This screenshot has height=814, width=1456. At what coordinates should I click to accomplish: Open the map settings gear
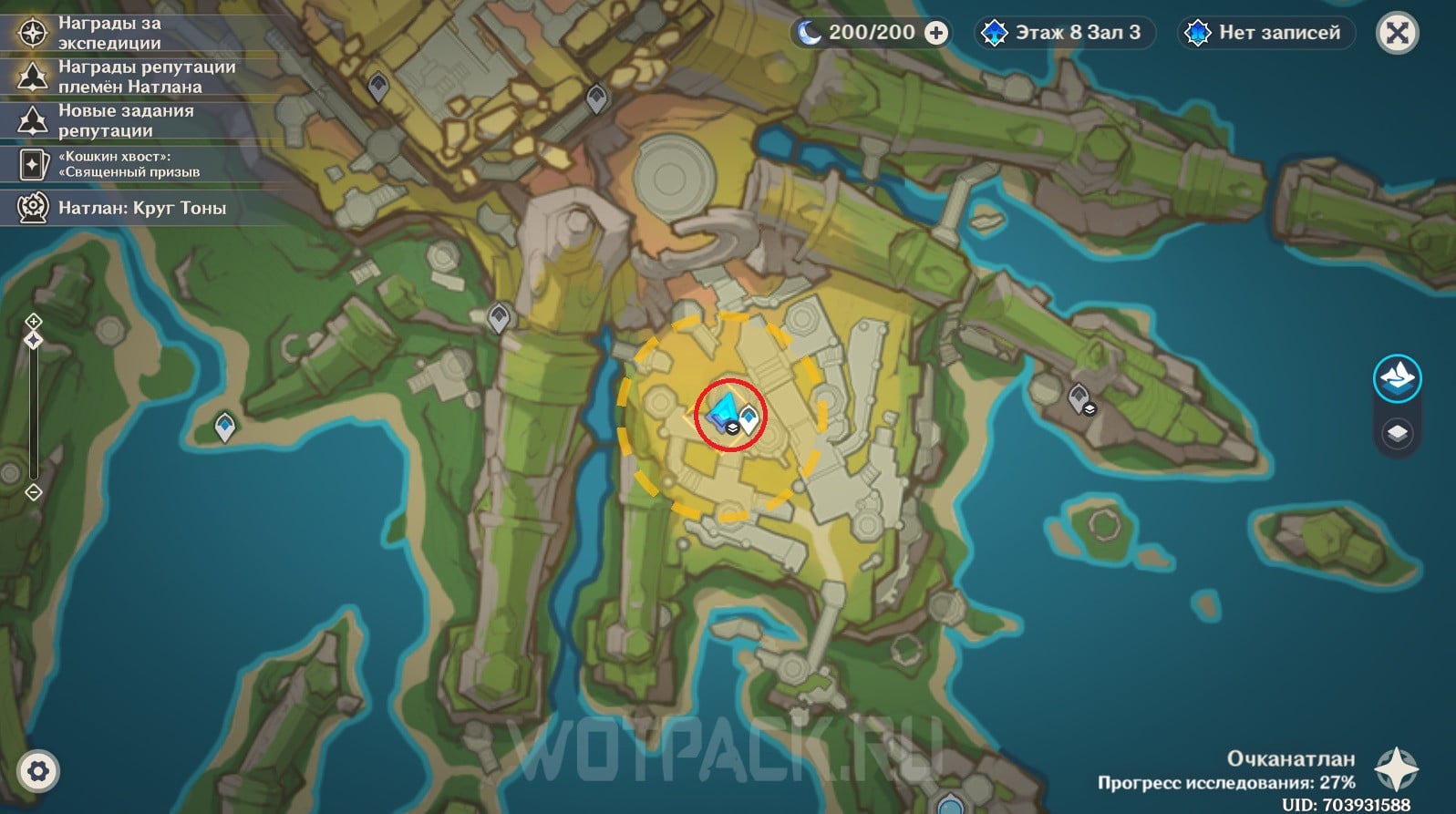[x=37, y=771]
